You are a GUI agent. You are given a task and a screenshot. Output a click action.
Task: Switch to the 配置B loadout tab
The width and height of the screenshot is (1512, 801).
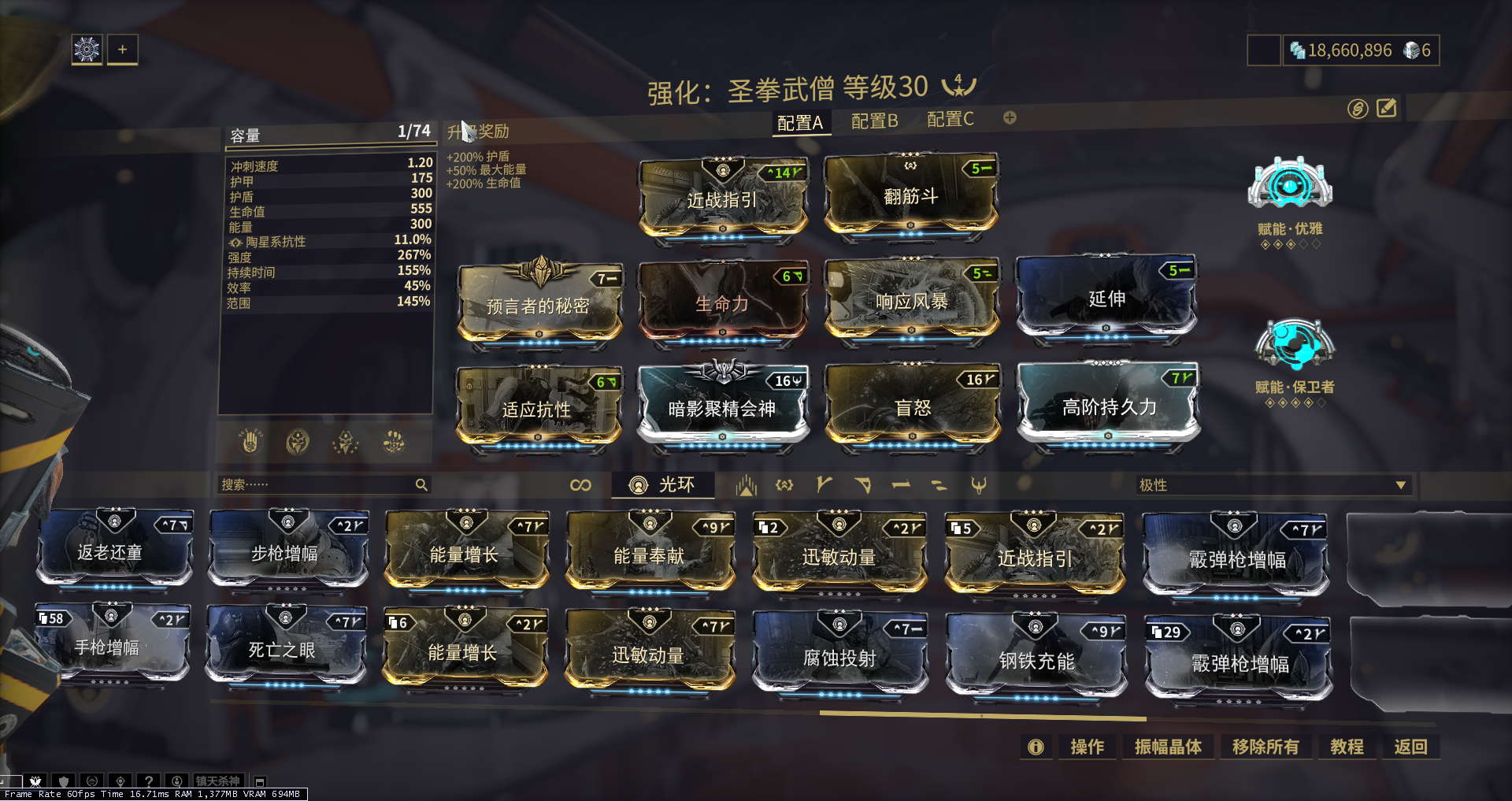[x=874, y=121]
